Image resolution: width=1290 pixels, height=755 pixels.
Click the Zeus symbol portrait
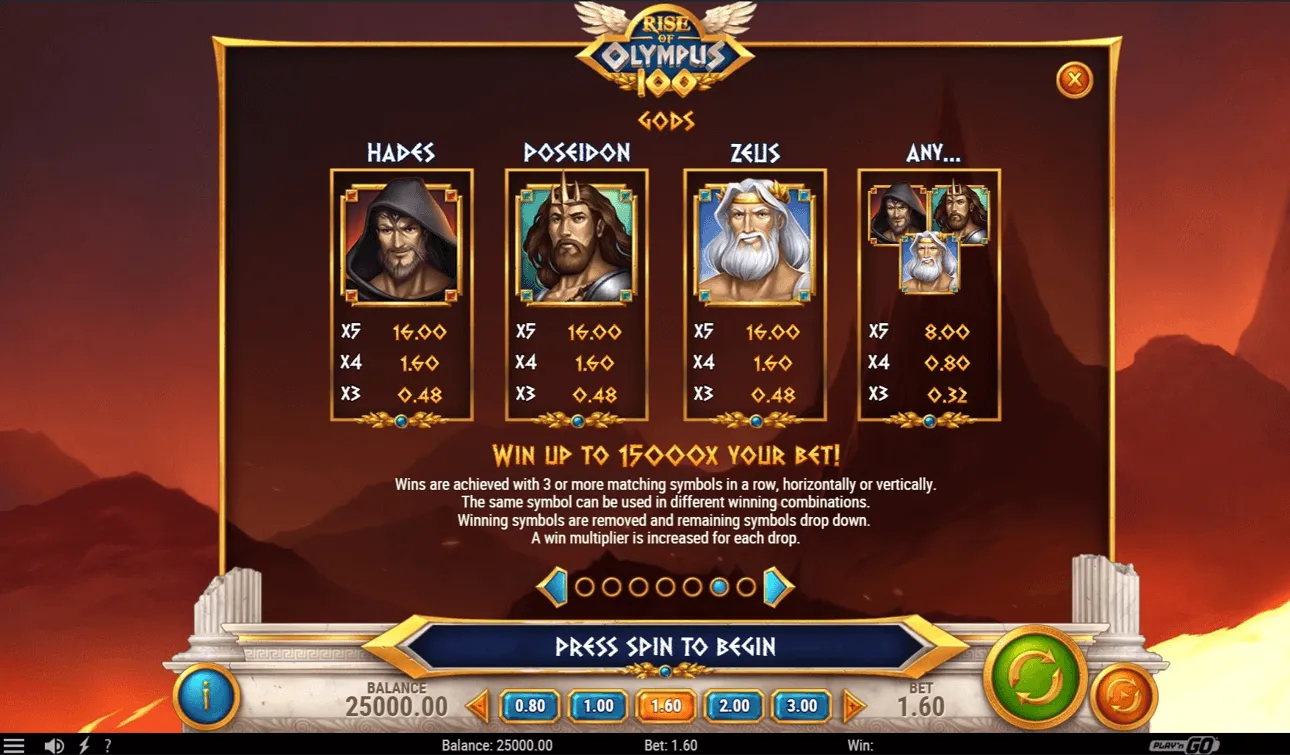coord(755,240)
